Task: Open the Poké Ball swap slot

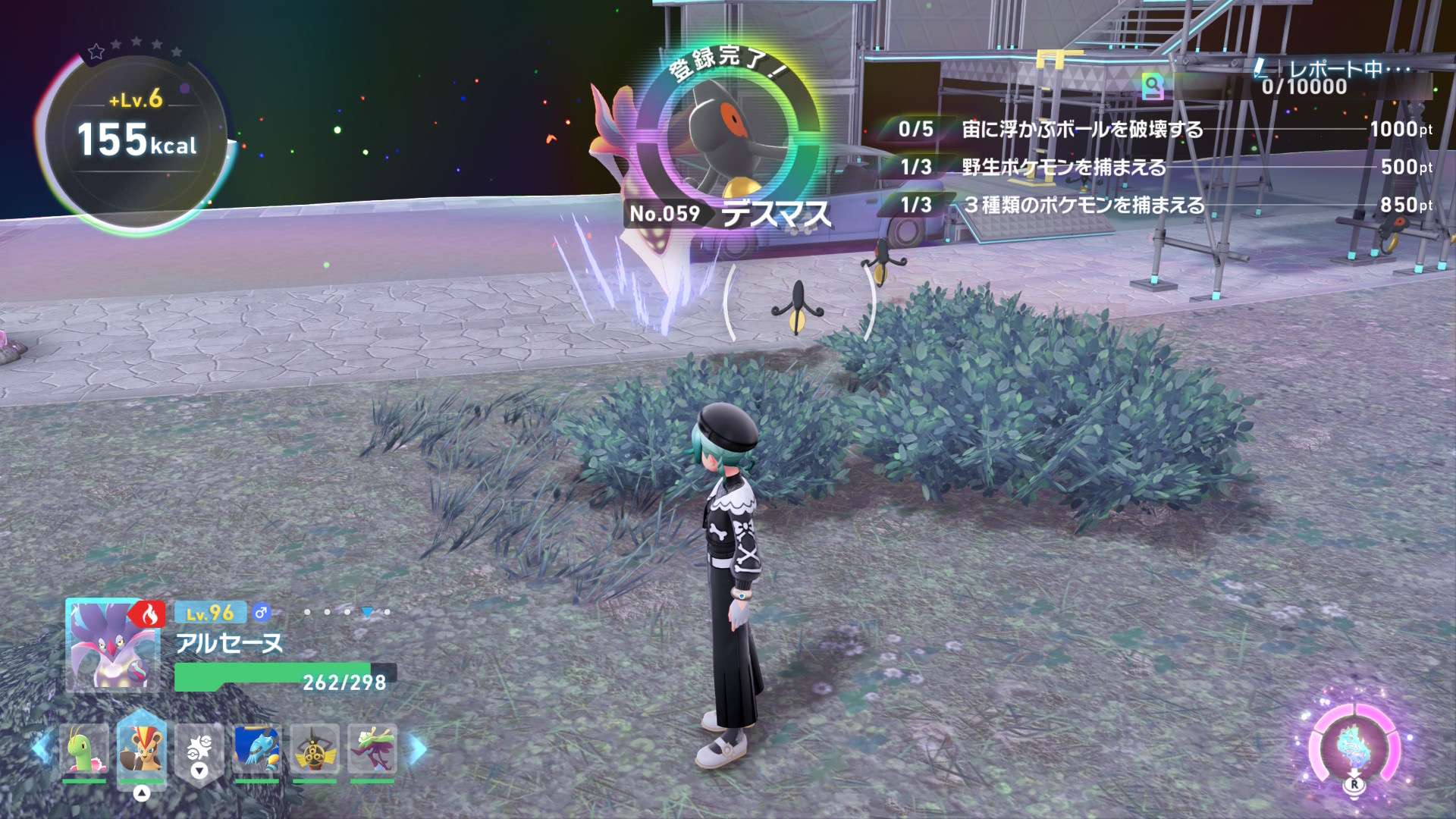Action: tap(199, 749)
